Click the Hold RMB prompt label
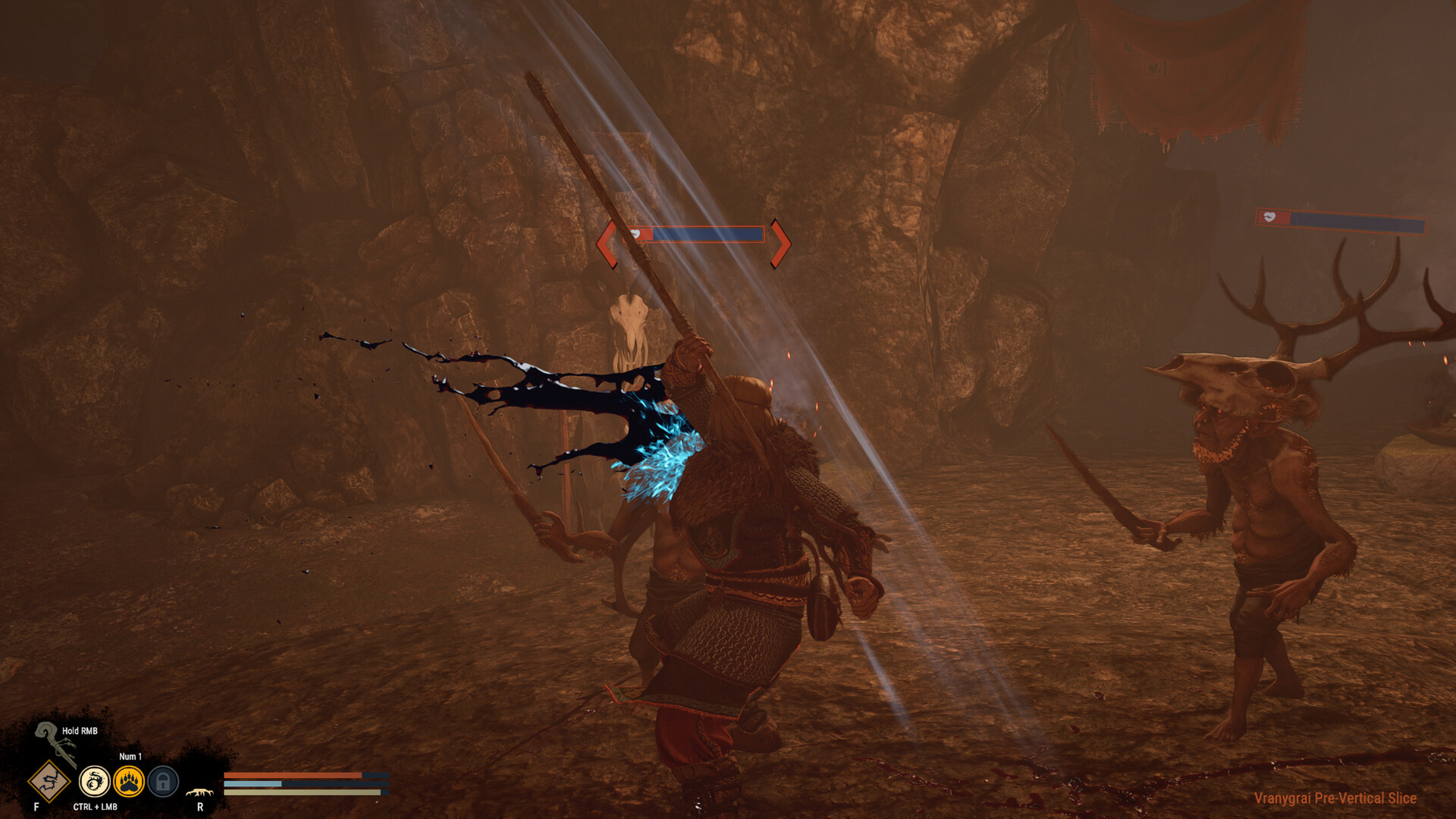Image resolution: width=1456 pixels, height=819 pixels. (78, 731)
